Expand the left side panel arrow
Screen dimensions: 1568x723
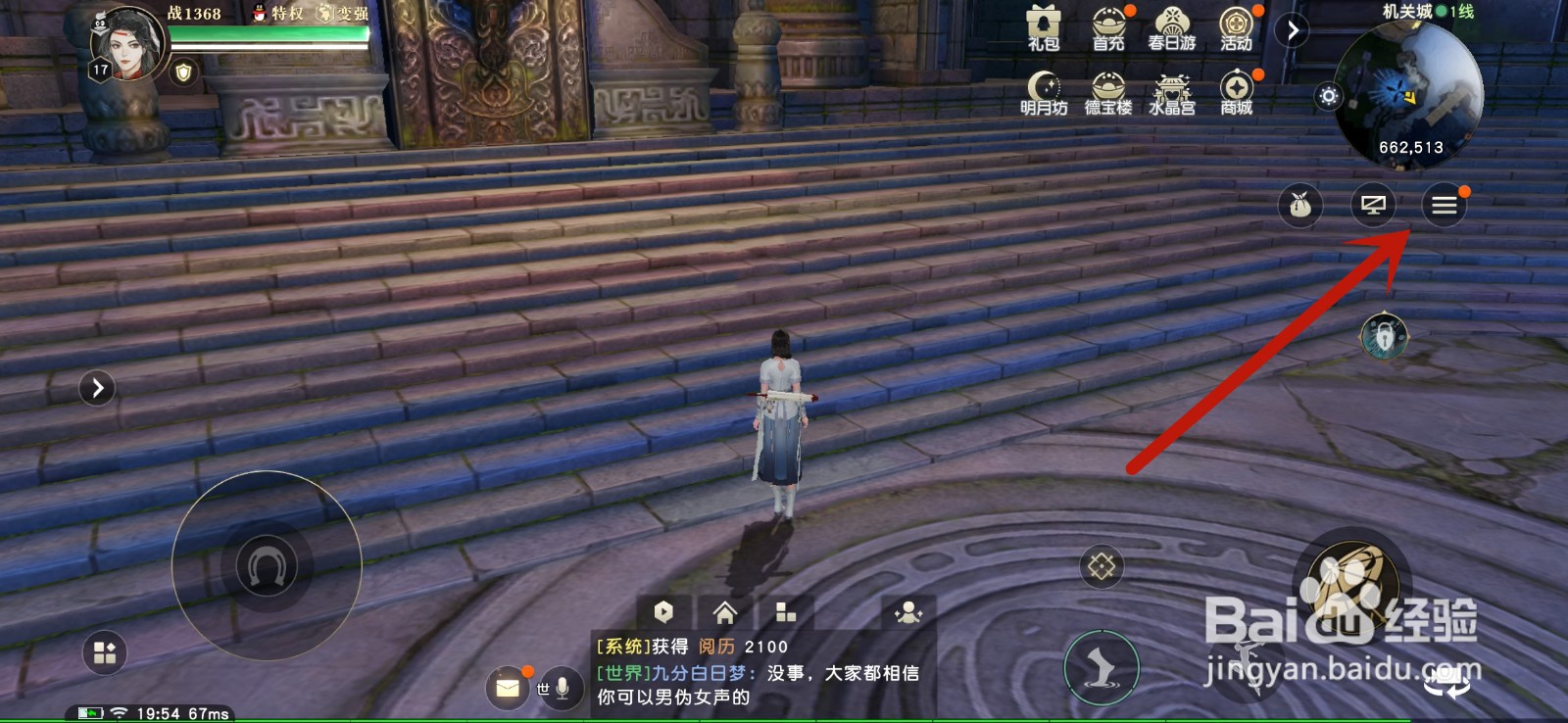click(x=95, y=388)
